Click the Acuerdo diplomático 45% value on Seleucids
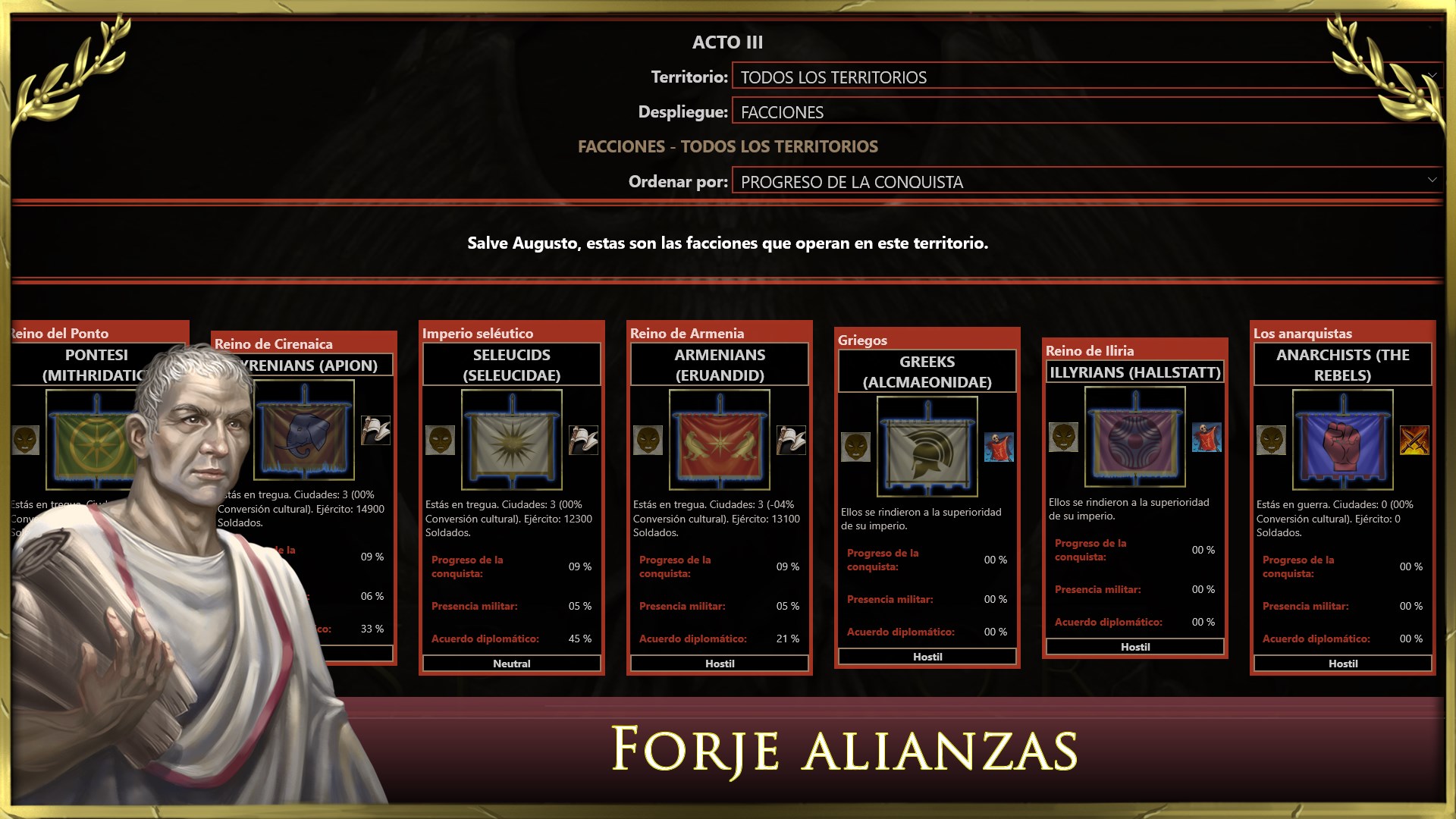The image size is (1456, 819). (581, 639)
